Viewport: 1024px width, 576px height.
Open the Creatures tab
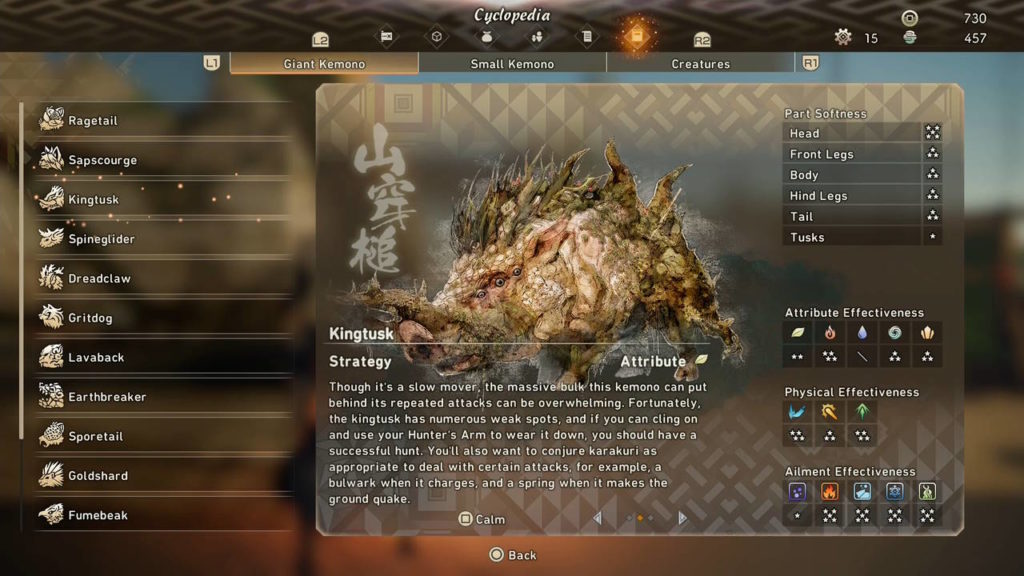coord(700,64)
